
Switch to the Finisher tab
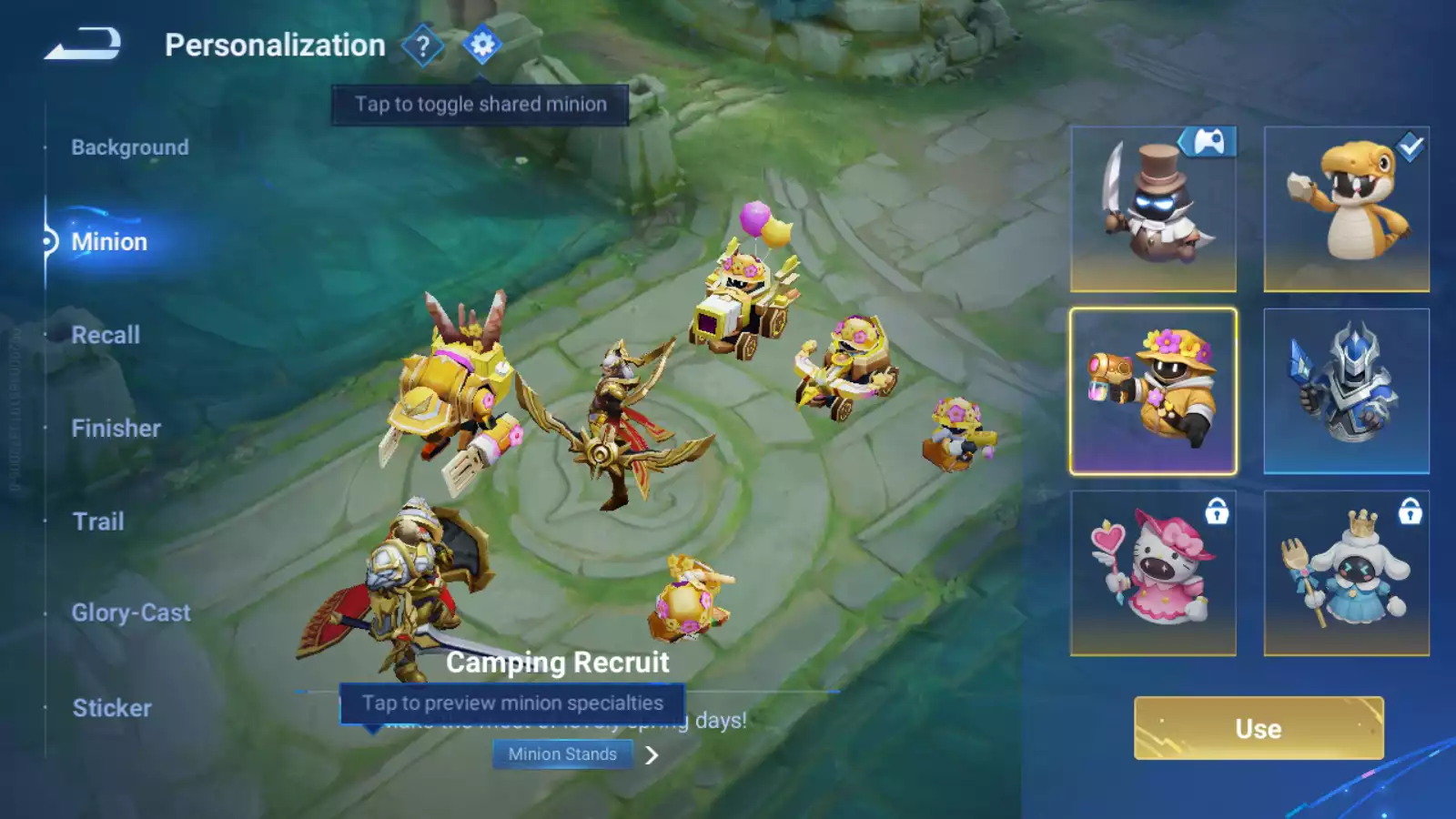[x=116, y=429]
